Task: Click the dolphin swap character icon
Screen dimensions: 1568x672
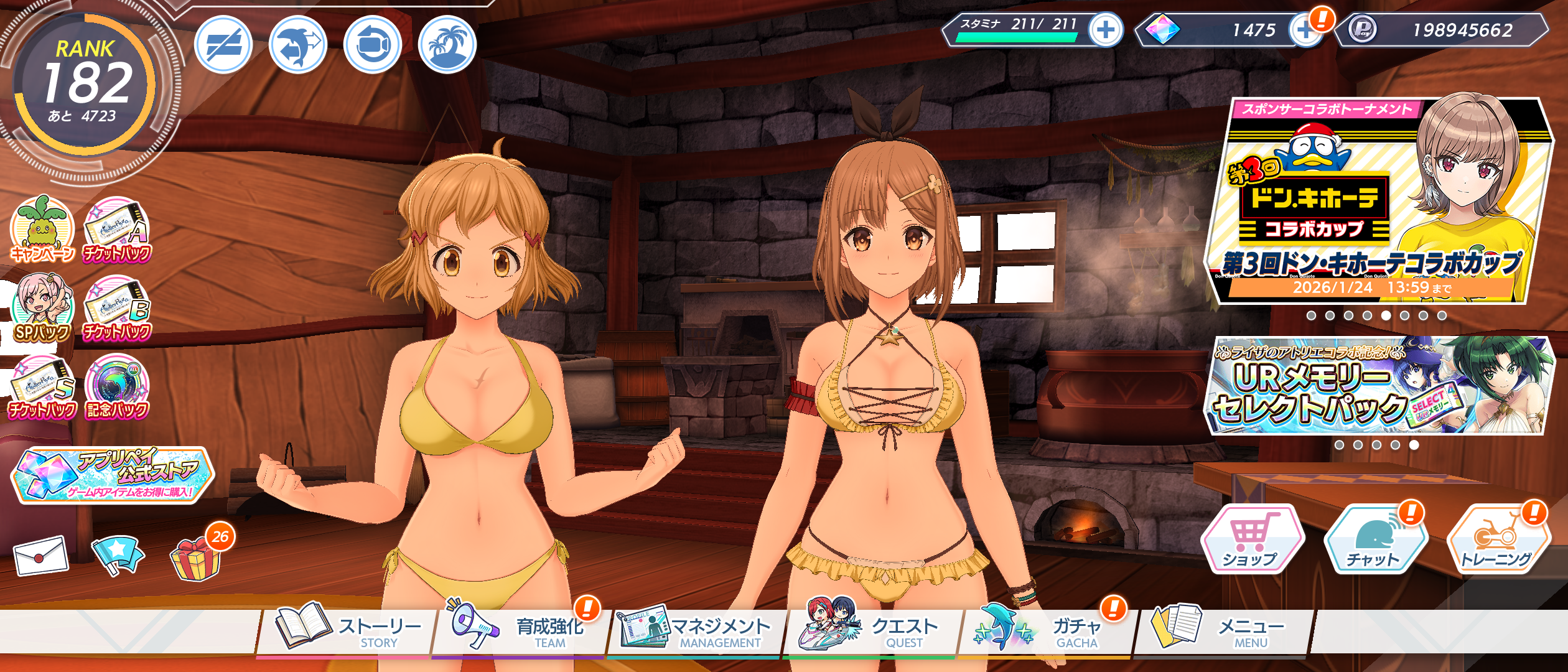Action: pos(298,45)
